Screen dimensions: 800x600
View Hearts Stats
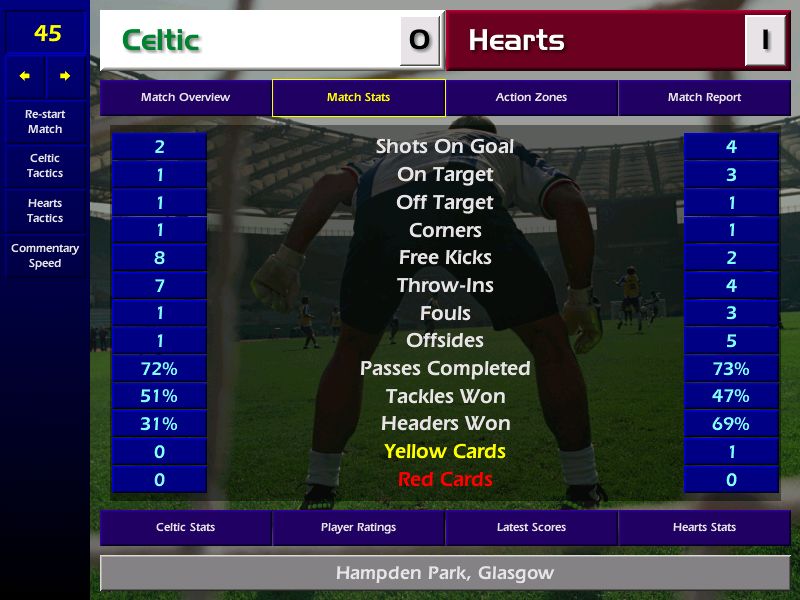pyautogui.click(x=704, y=527)
